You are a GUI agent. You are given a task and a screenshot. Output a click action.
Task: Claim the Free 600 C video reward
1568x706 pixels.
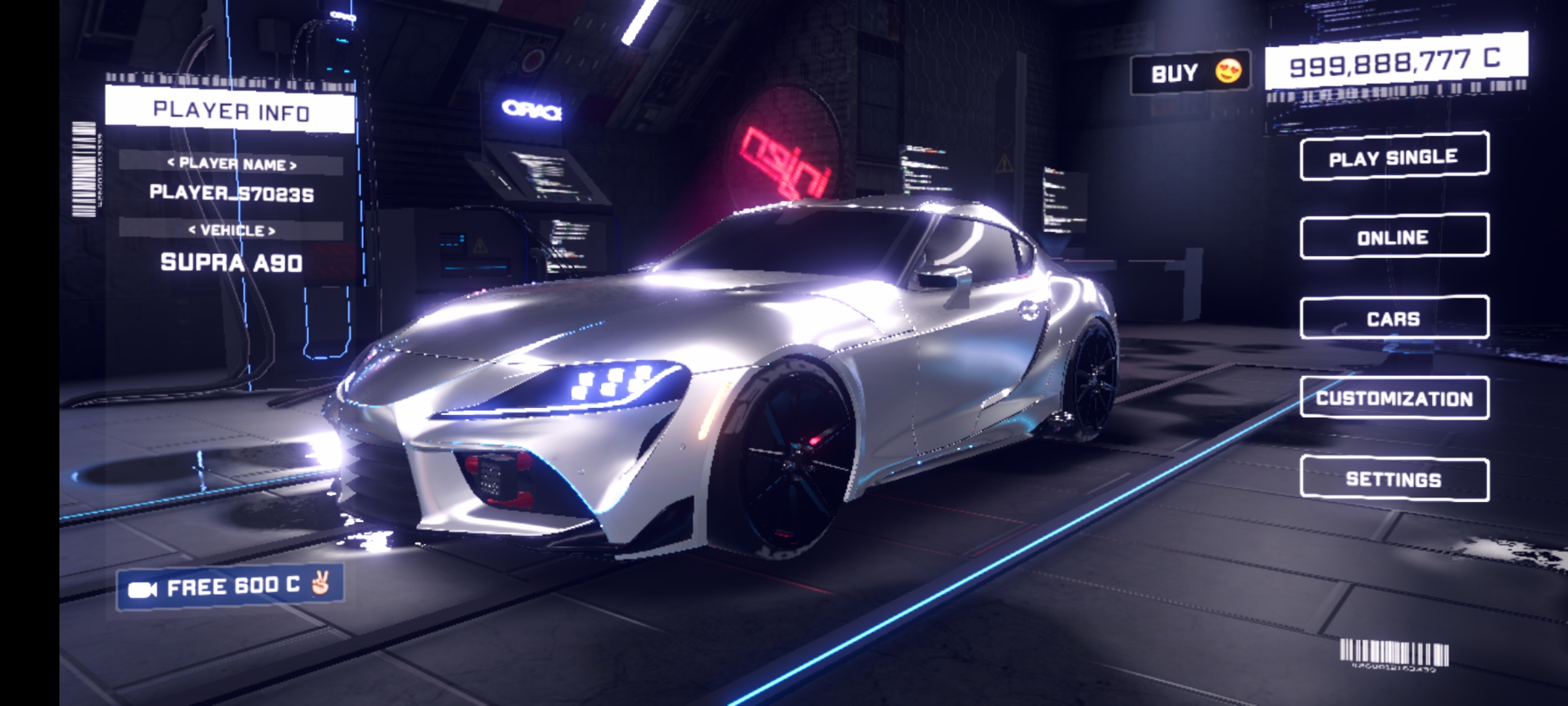pos(230,587)
